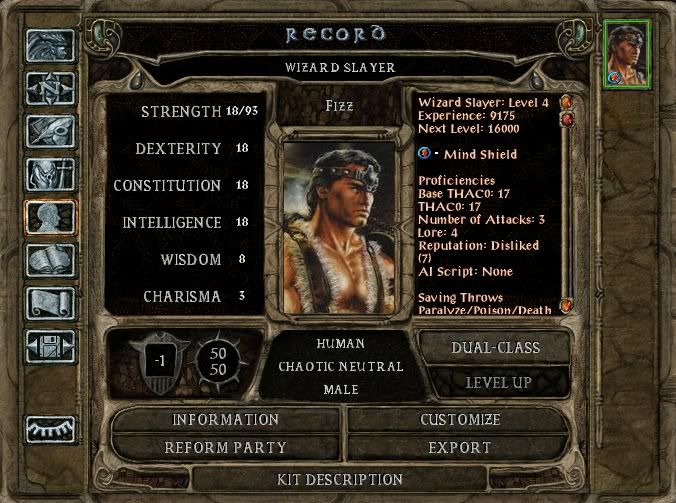Click the Customize button

tap(459, 420)
